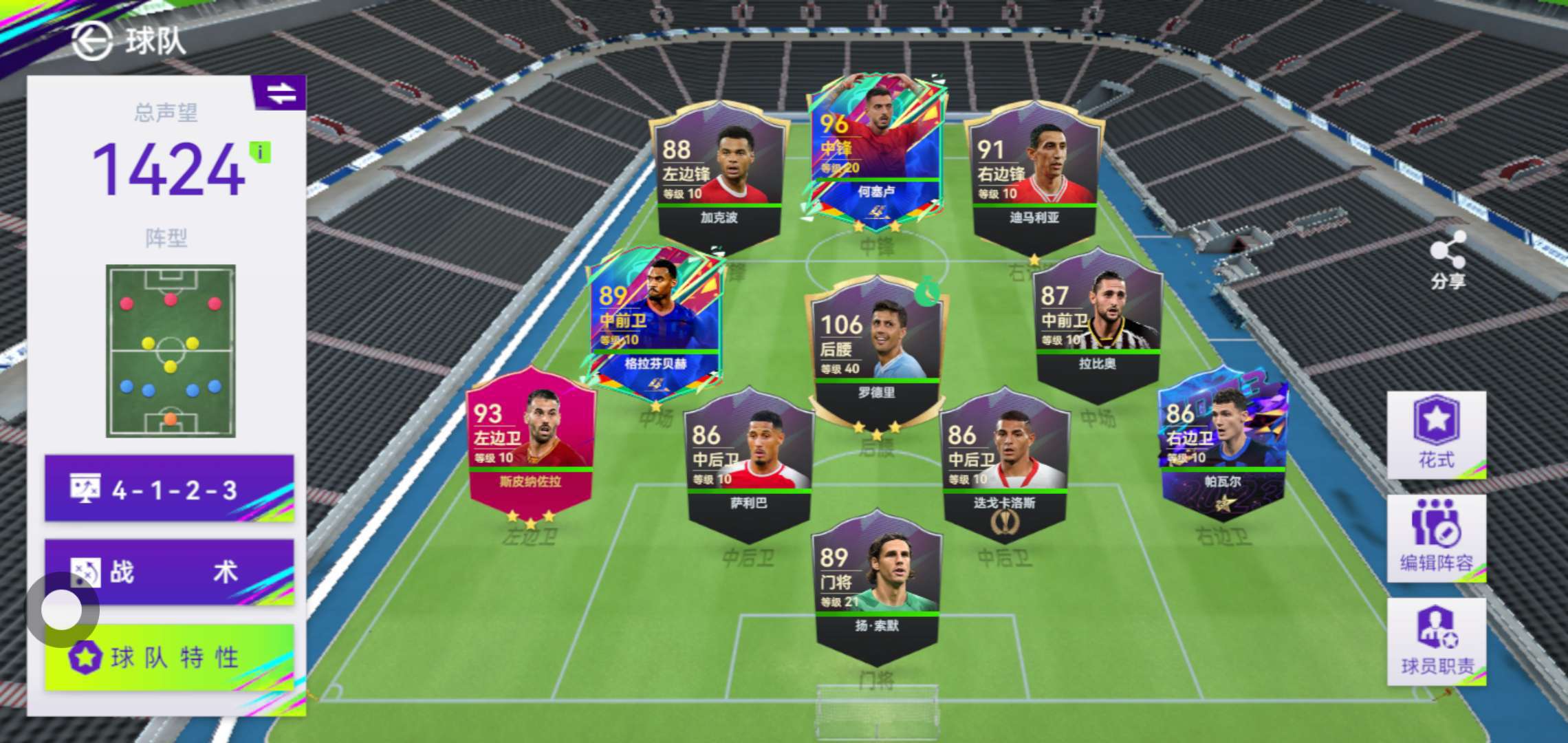1568x743 pixels.
Task: Open the 花式 skill moves button
Action: click(1436, 433)
